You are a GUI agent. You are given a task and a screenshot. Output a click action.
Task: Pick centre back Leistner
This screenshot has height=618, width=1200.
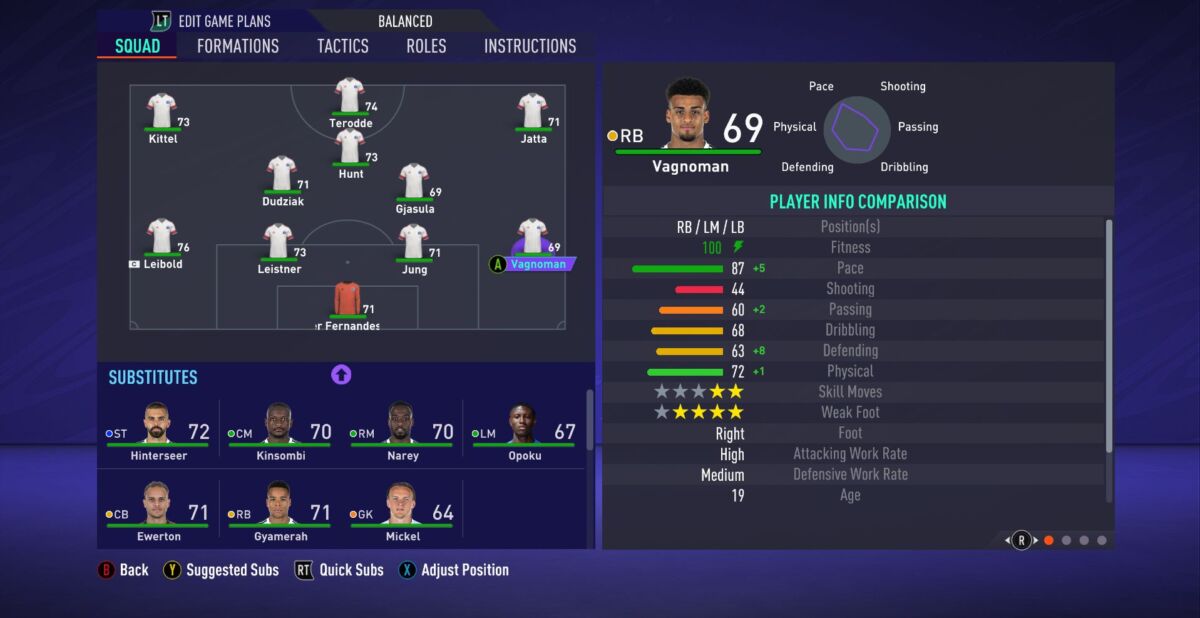[279, 244]
